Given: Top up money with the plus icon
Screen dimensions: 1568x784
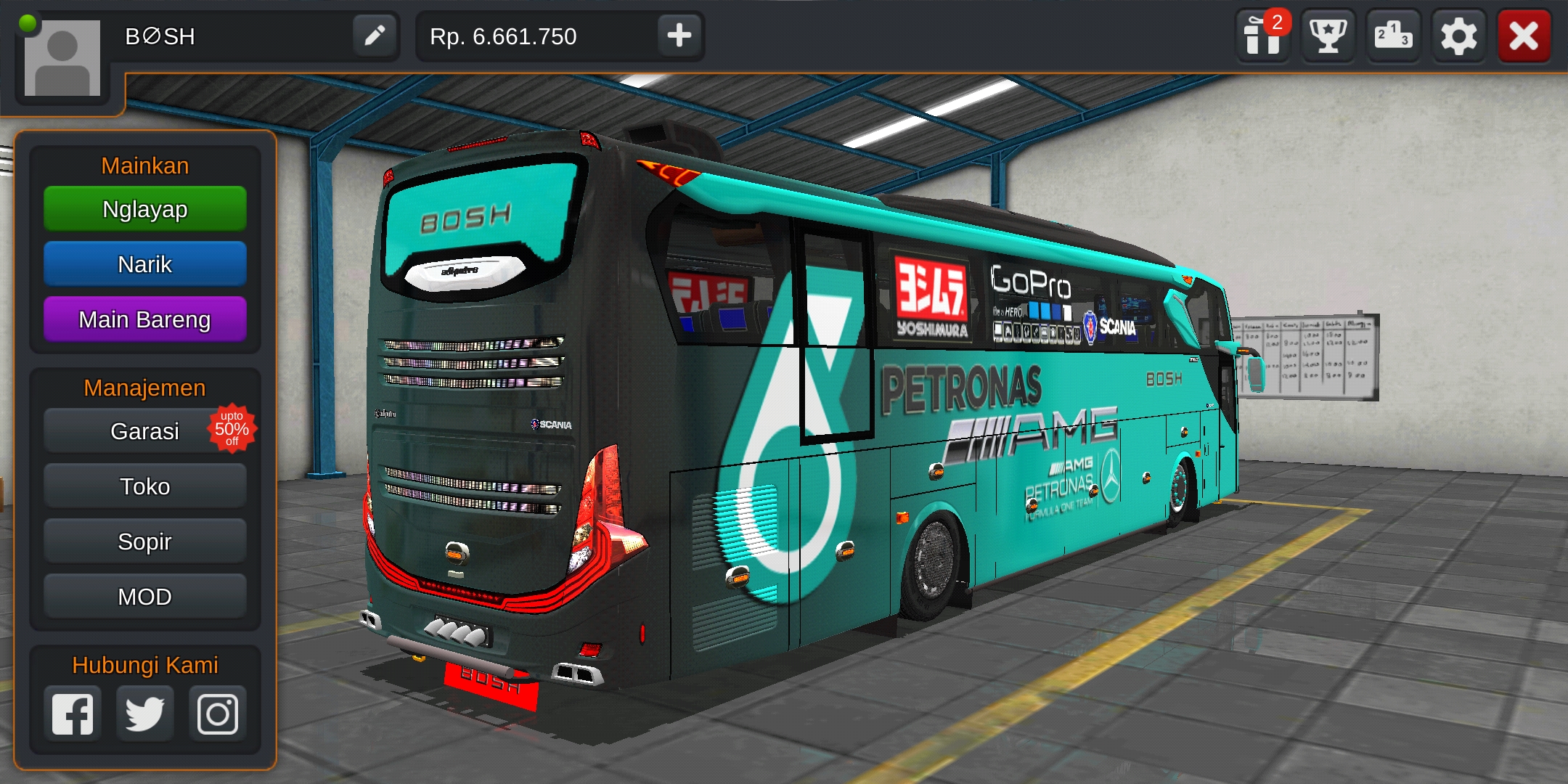Looking at the screenshot, I should [x=679, y=36].
